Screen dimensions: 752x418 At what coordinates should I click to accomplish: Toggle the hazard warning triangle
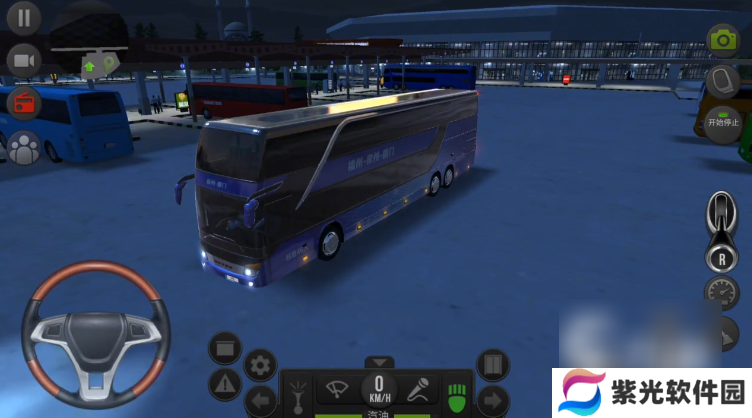point(225,383)
